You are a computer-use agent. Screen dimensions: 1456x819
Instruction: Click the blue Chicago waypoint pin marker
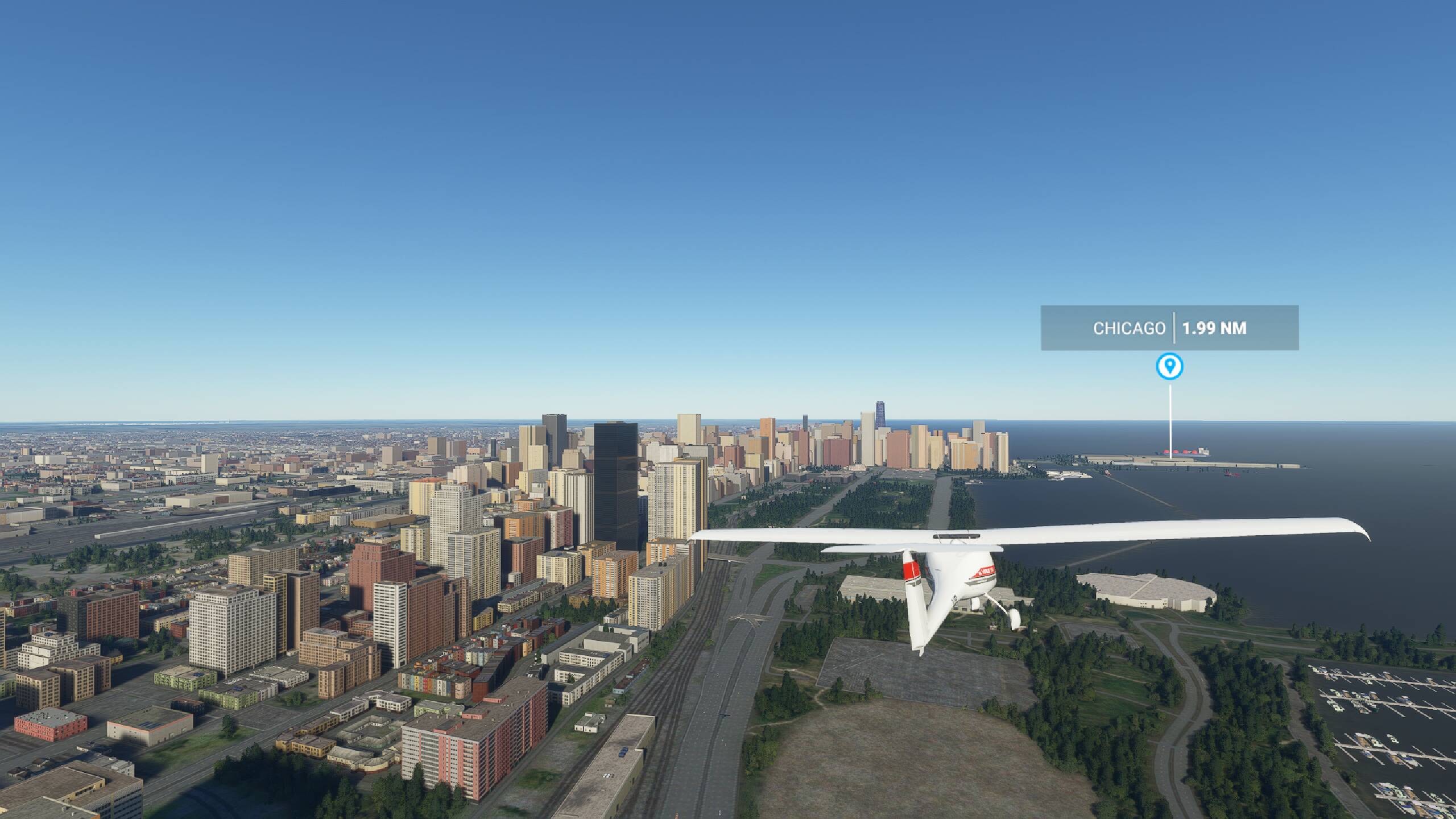point(1169,366)
